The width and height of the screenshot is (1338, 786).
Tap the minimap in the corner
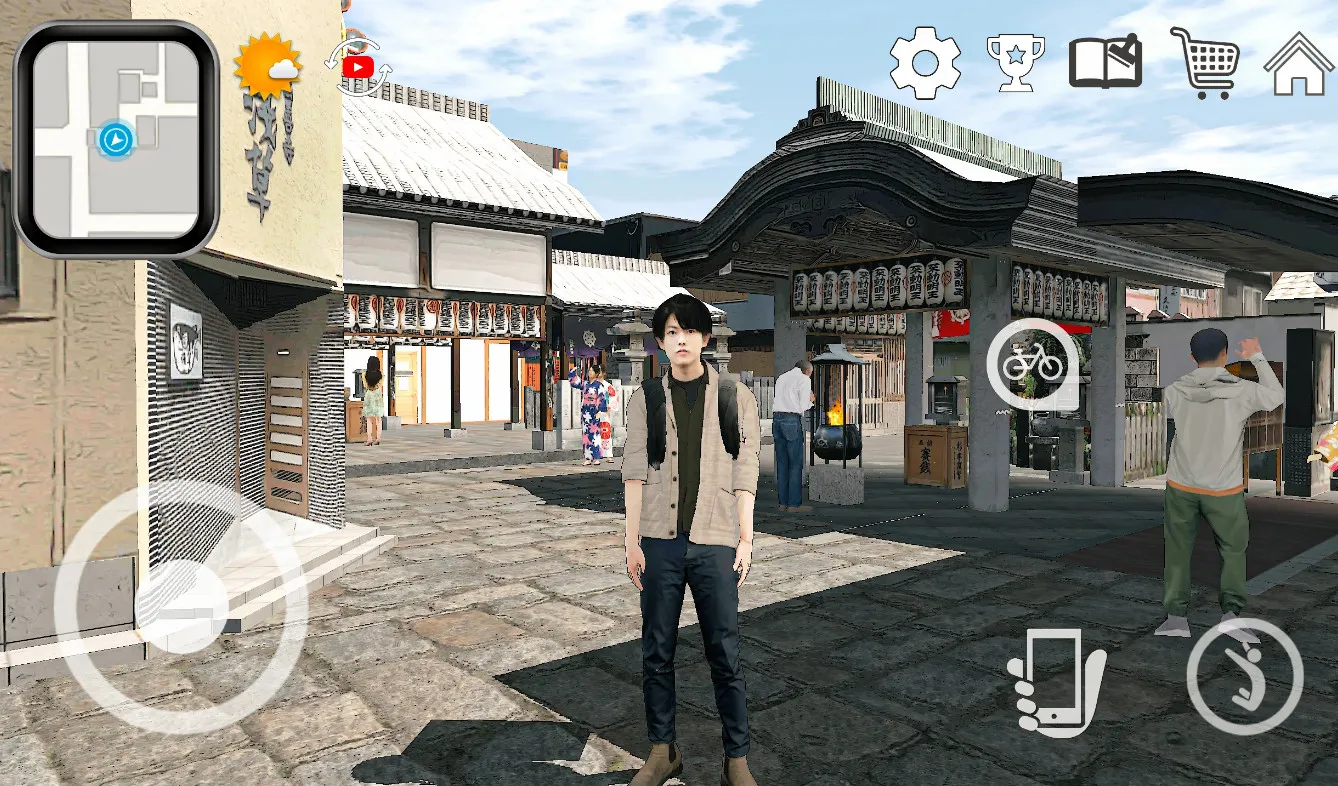pos(116,139)
